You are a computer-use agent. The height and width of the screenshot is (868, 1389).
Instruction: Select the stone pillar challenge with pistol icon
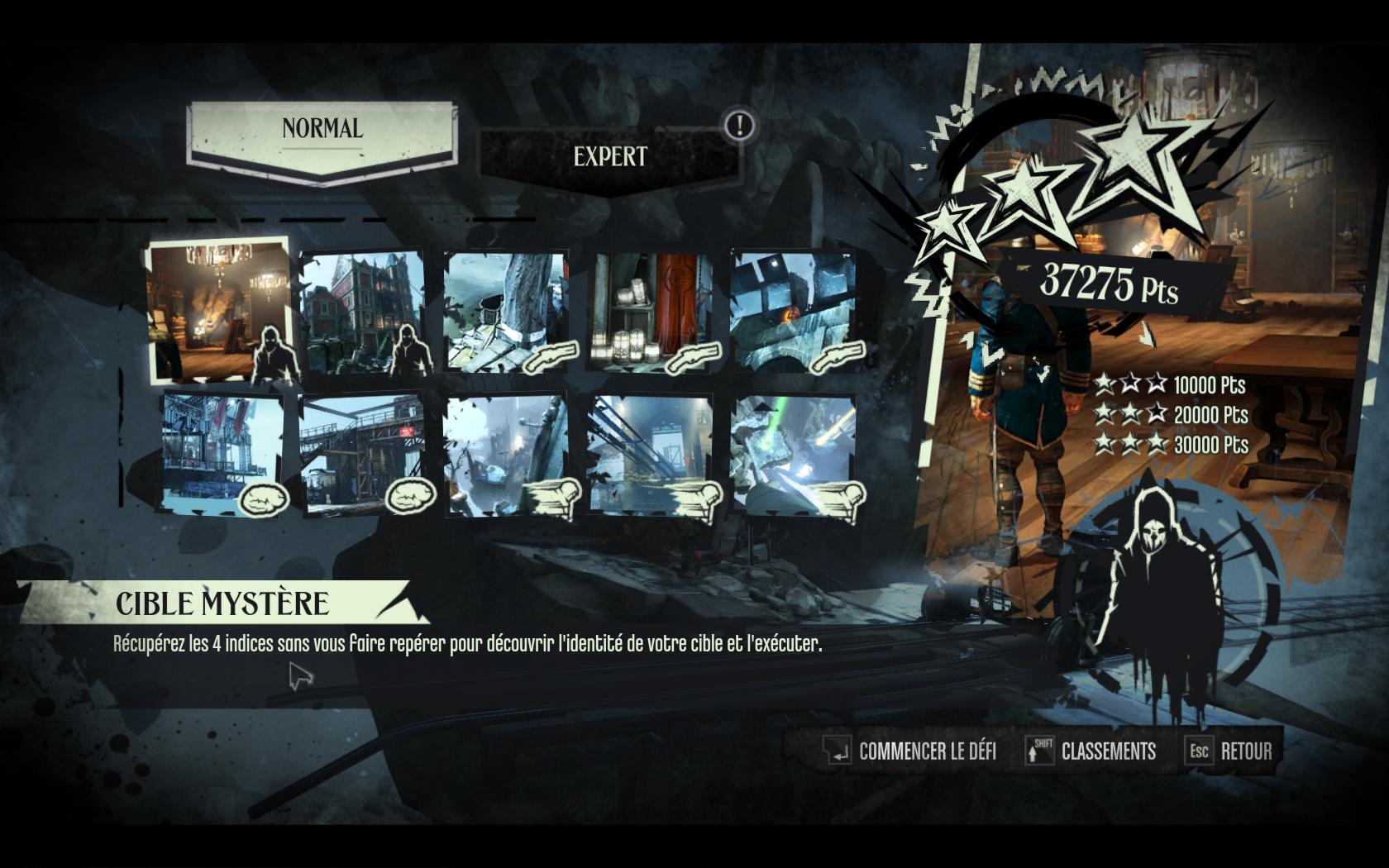pyautogui.click(x=507, y=312)
